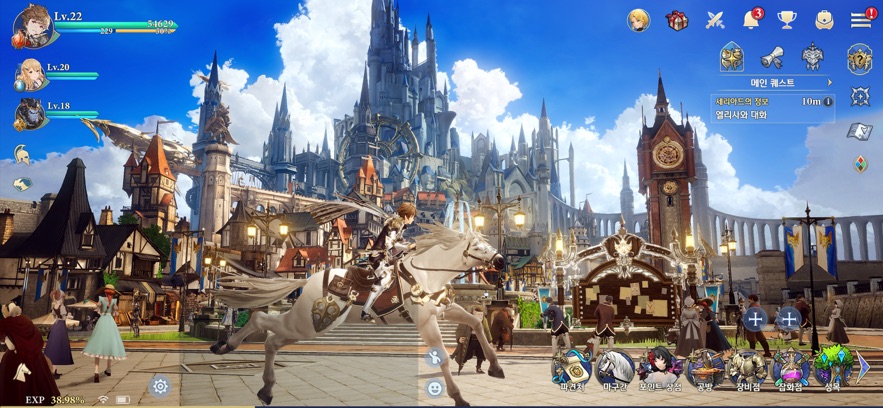
Task: Open the scroll quest tab icon
Action: tap(771, 57)
